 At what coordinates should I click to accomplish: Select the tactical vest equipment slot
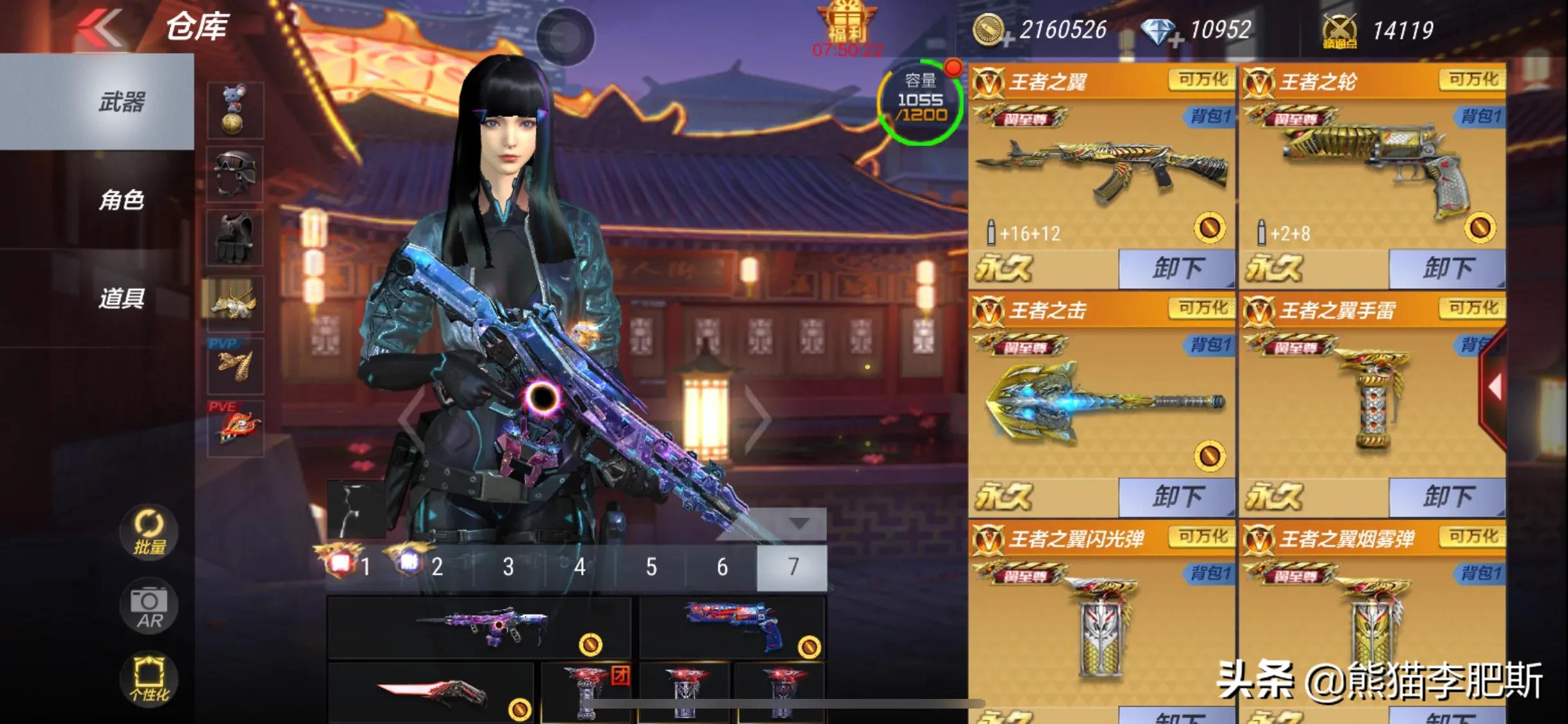click(235, 238)
